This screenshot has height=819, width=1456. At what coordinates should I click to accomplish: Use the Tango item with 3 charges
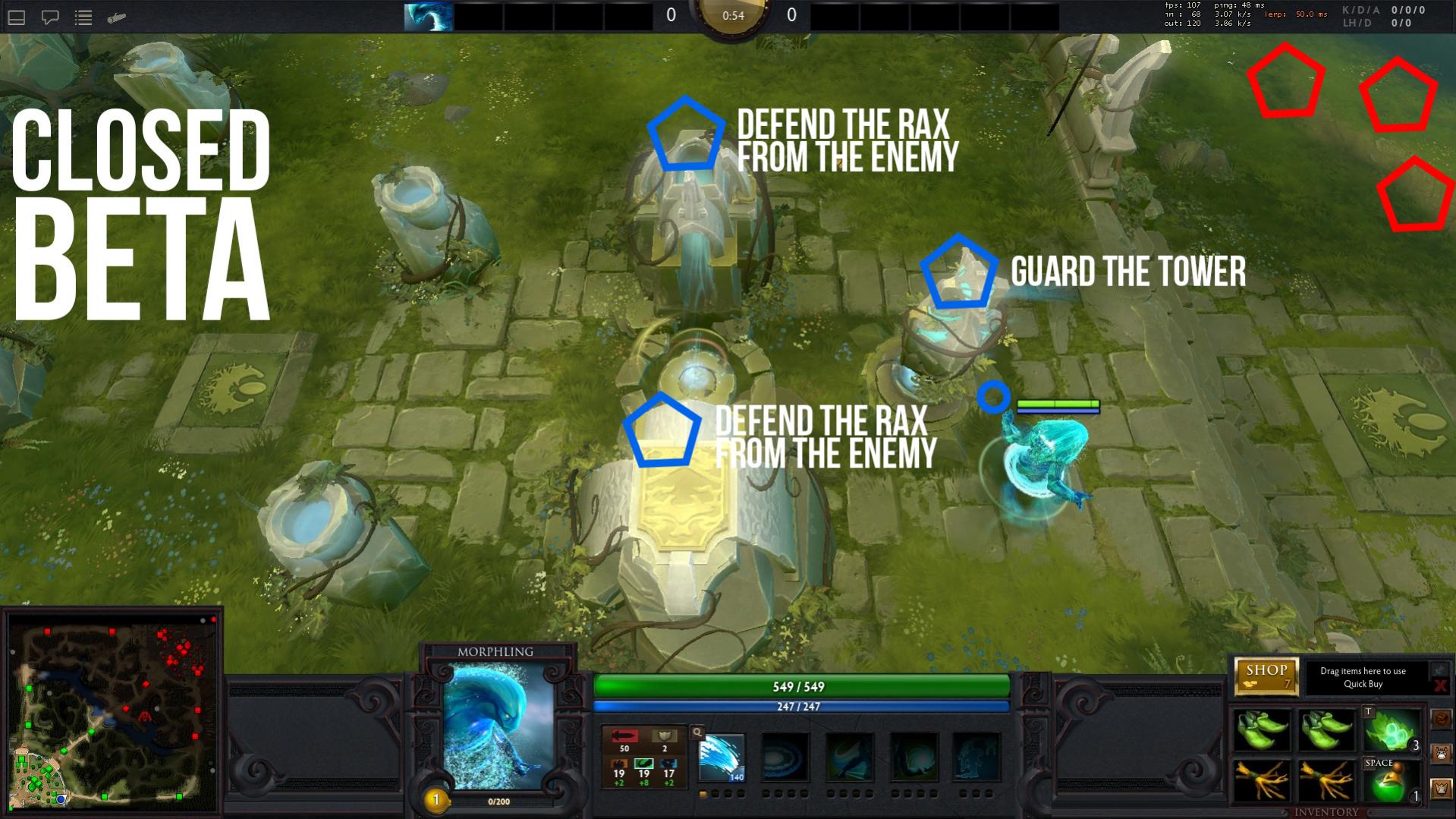tap(1392, 730)
